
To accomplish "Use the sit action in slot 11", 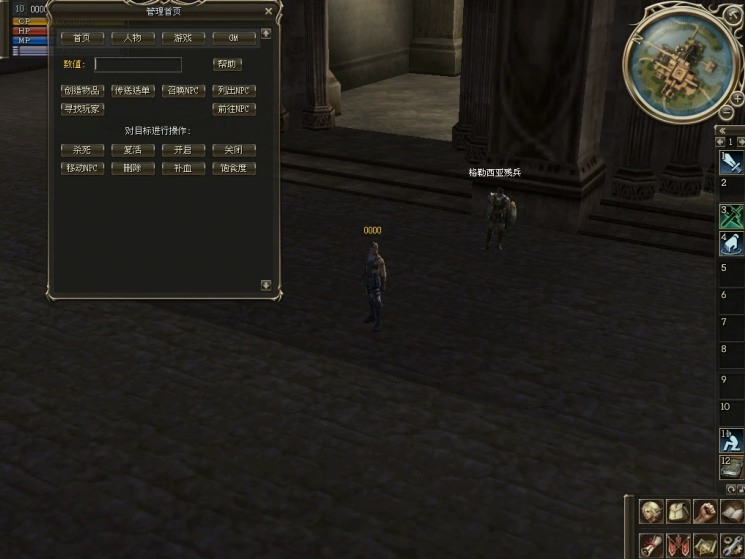I will click(731, 440).
